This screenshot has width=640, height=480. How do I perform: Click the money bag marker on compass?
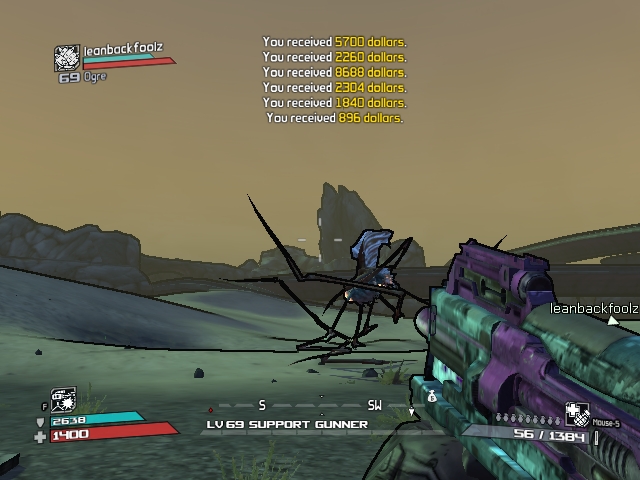(431, 397)
